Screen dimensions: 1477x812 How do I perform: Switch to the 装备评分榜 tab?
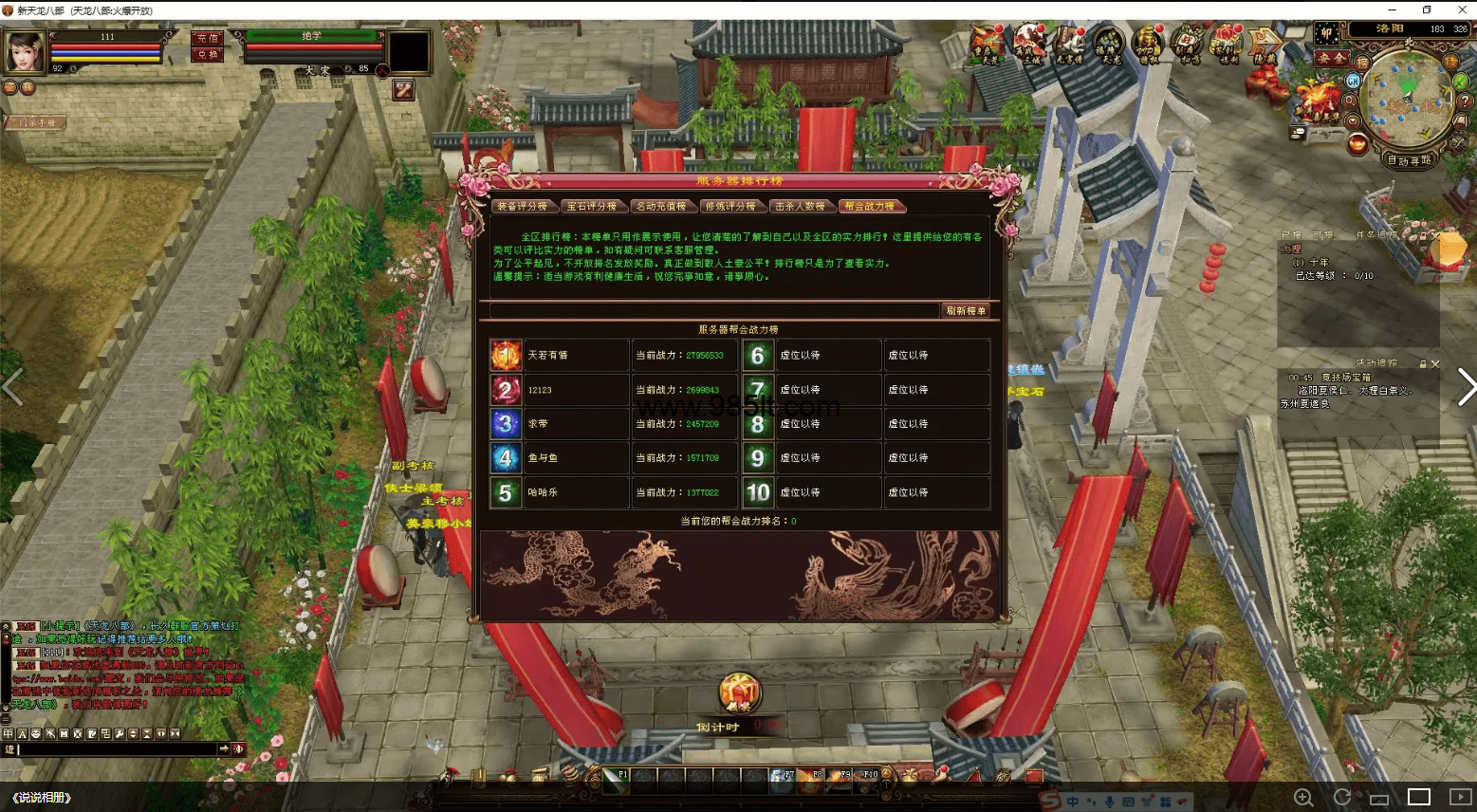coord(522,206)
